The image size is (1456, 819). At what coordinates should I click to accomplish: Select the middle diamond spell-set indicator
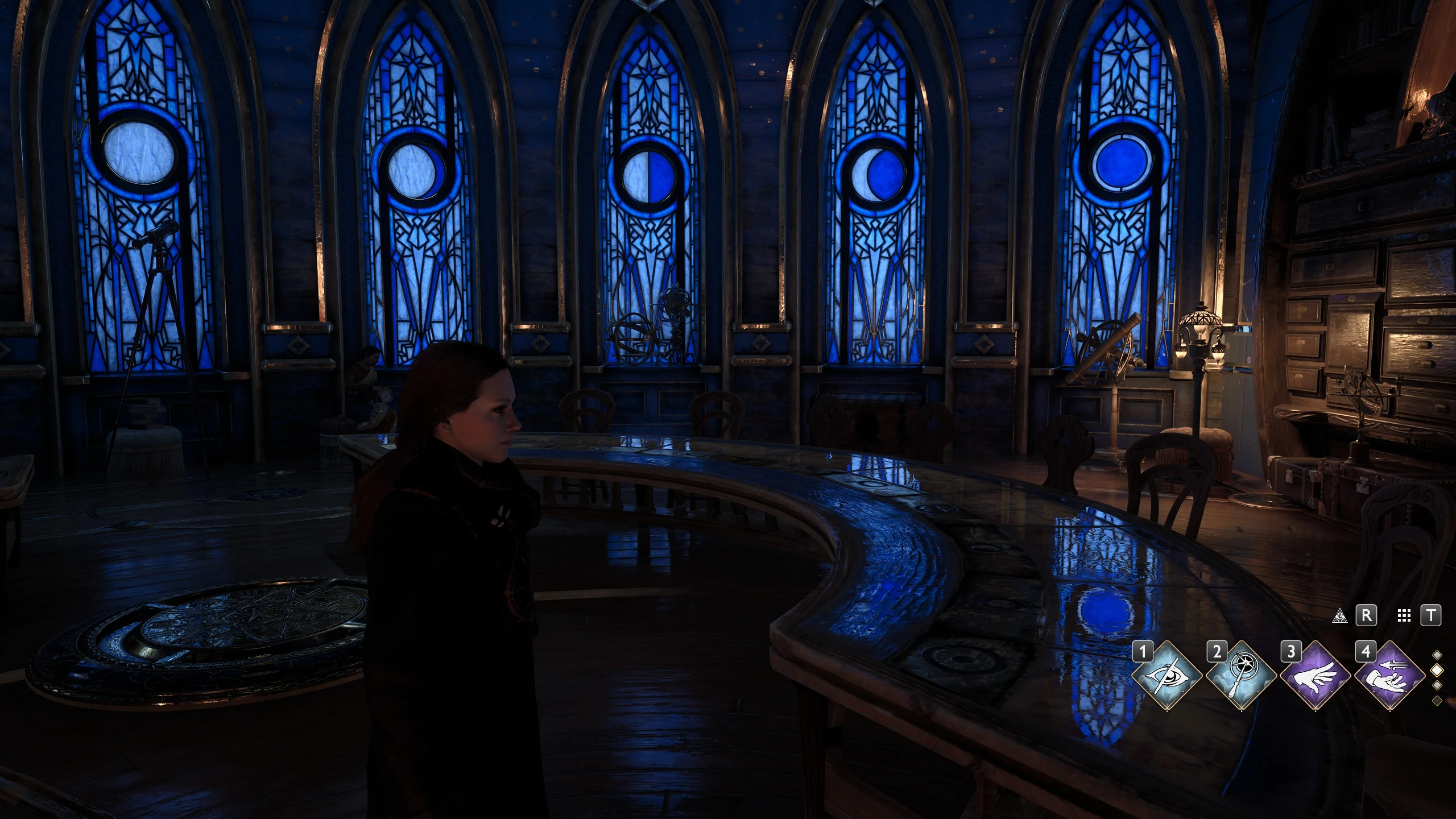(1437, 671)
